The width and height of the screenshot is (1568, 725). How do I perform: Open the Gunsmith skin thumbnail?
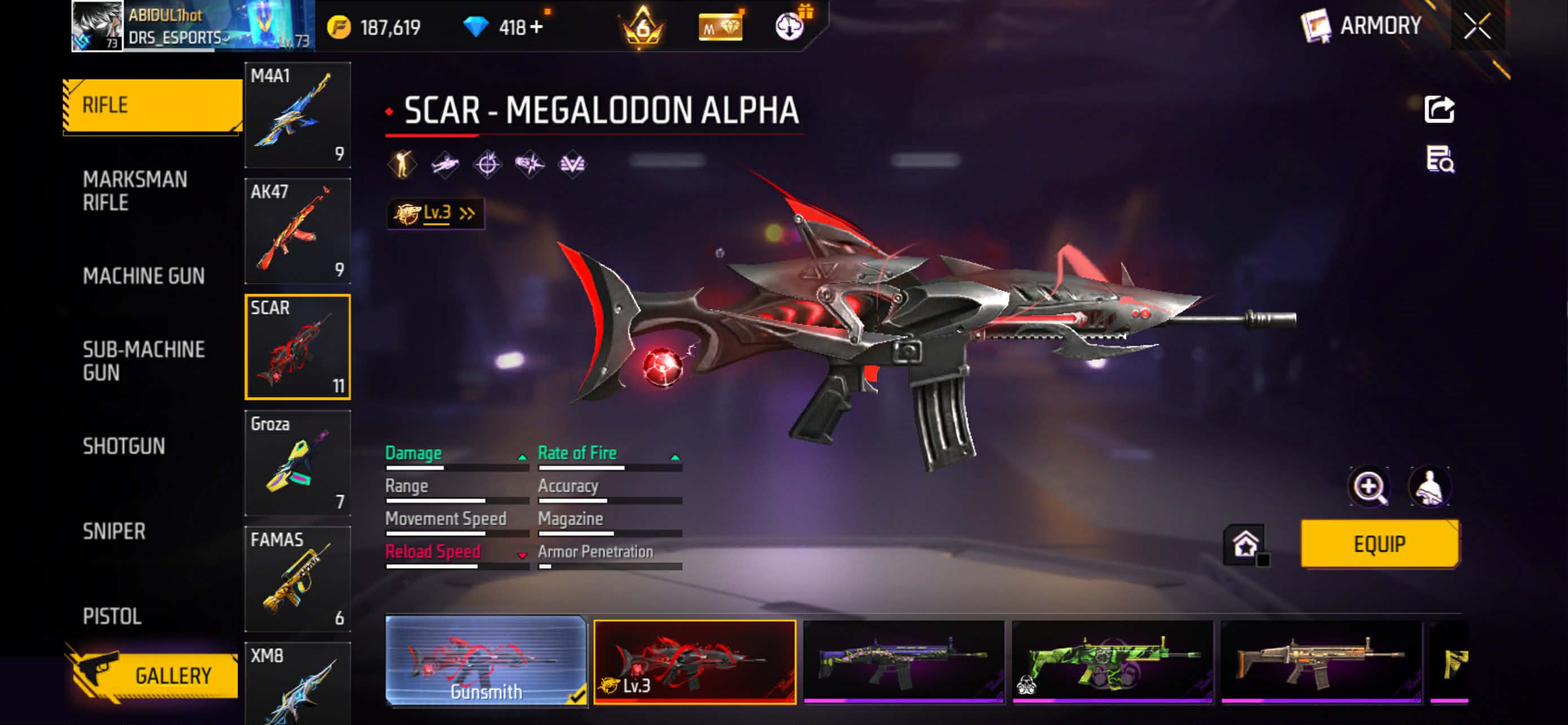coord(486,661)
